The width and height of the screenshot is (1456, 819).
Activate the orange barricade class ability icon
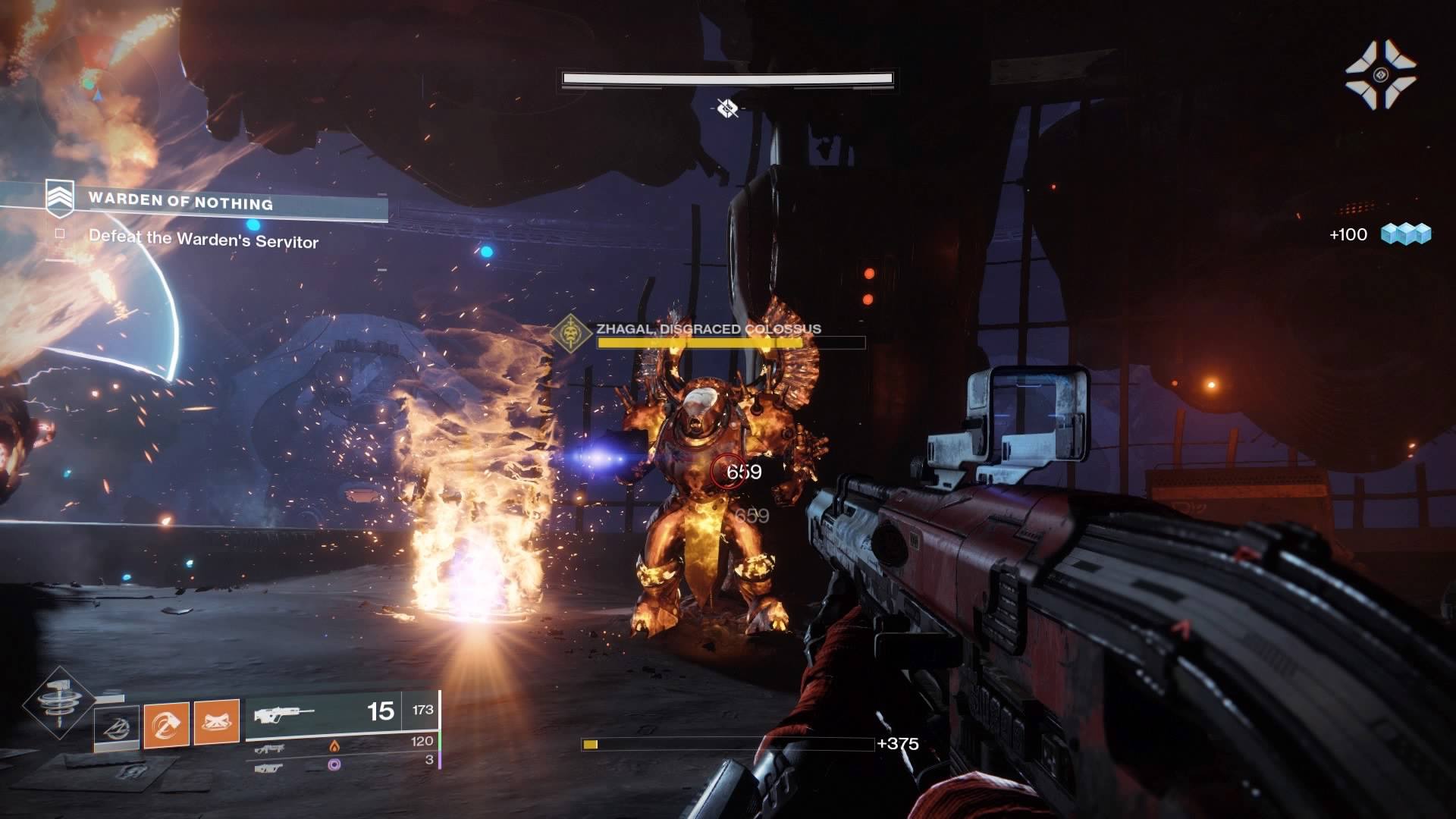pos(217,721)
